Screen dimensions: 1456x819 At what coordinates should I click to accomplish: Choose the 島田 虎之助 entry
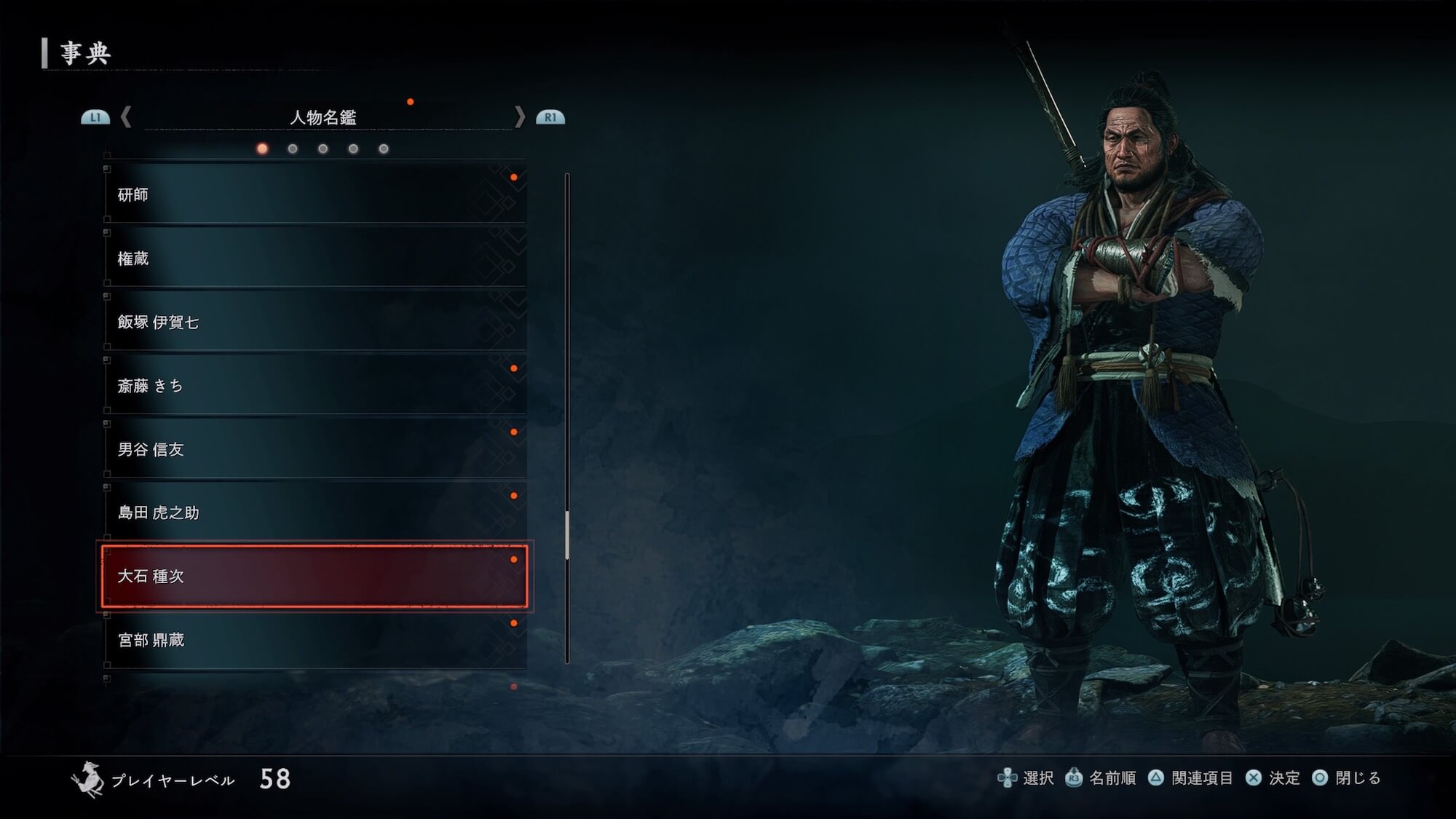point(314,513)
